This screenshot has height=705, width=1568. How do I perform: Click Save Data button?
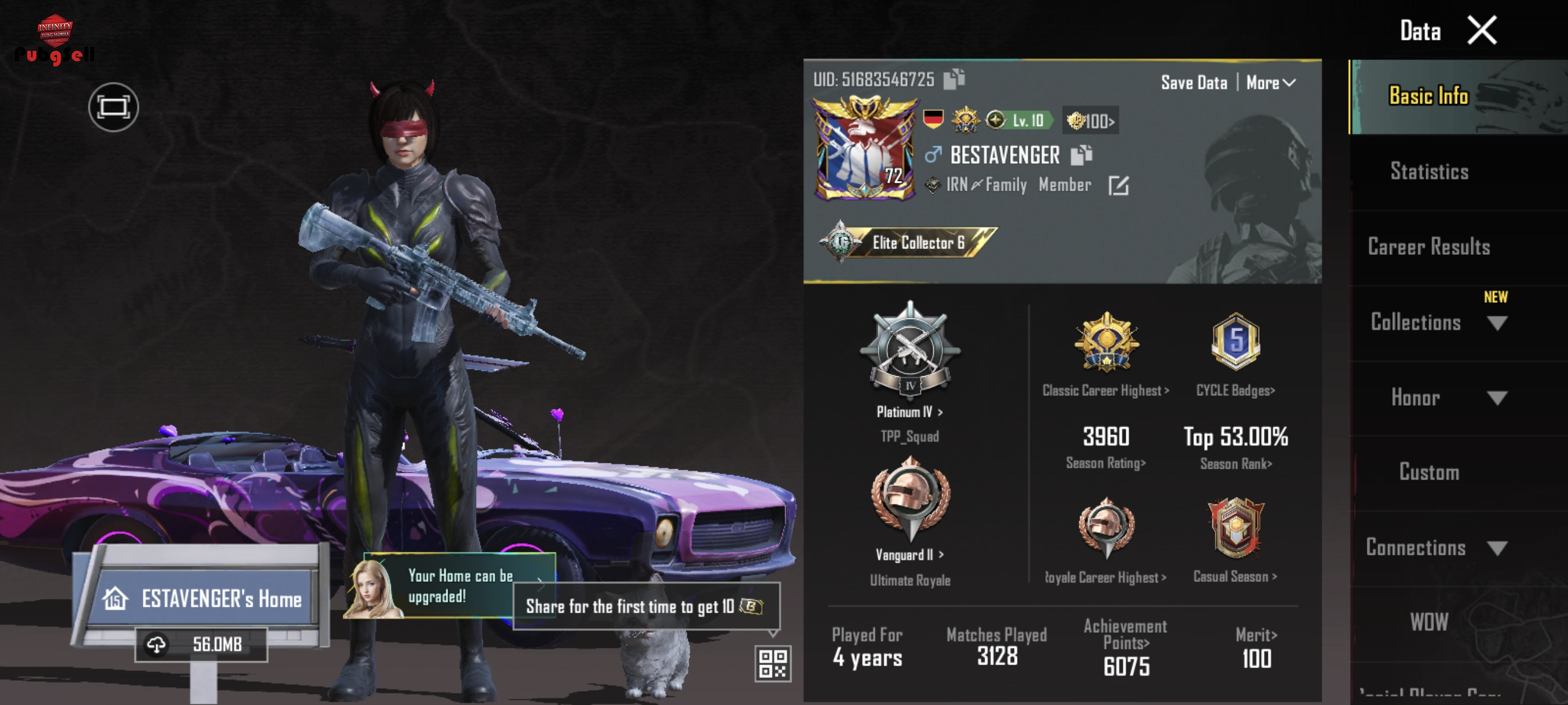click(1193, 83)
